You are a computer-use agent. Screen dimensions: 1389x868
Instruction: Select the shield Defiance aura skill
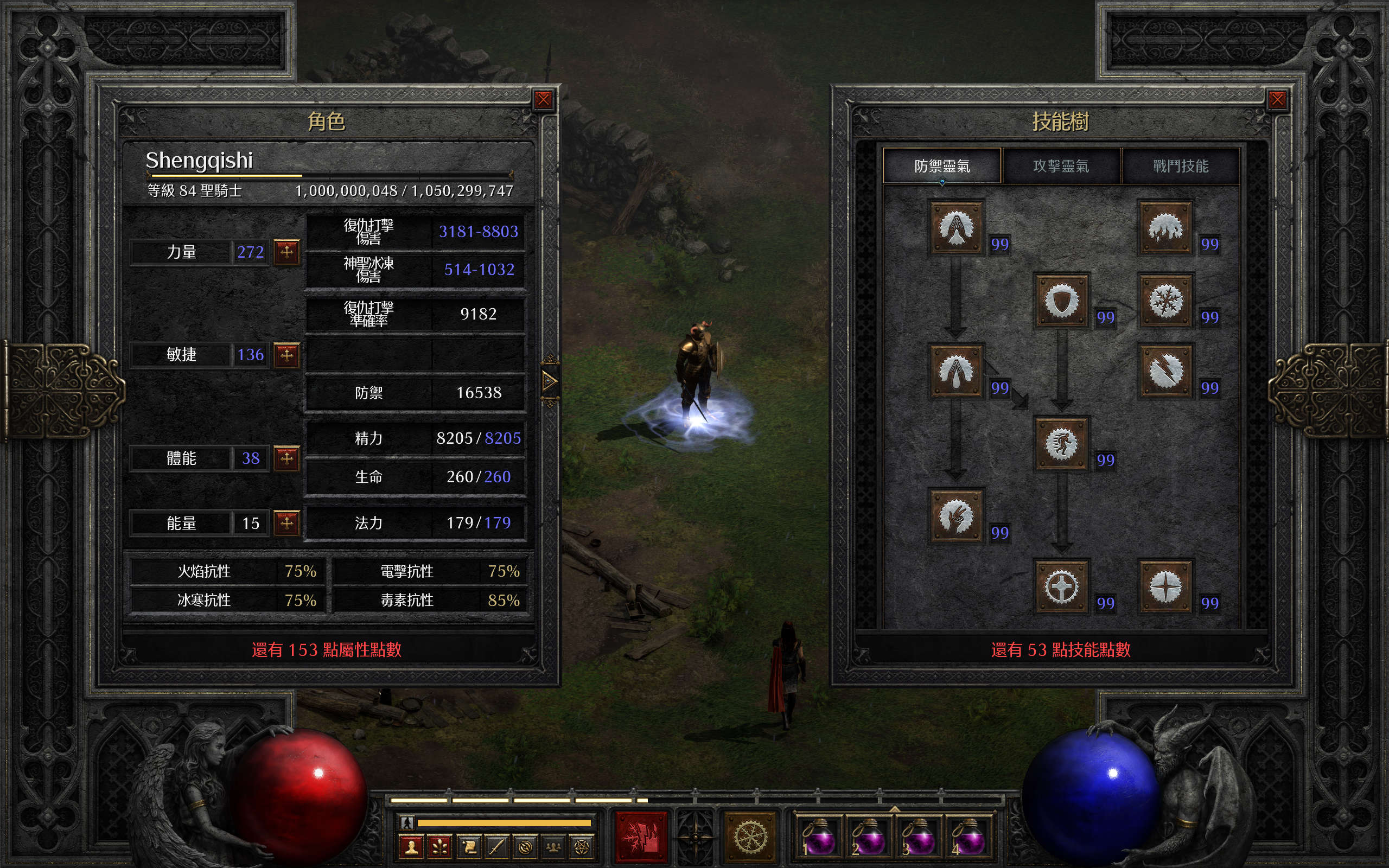pos(1061,301)
